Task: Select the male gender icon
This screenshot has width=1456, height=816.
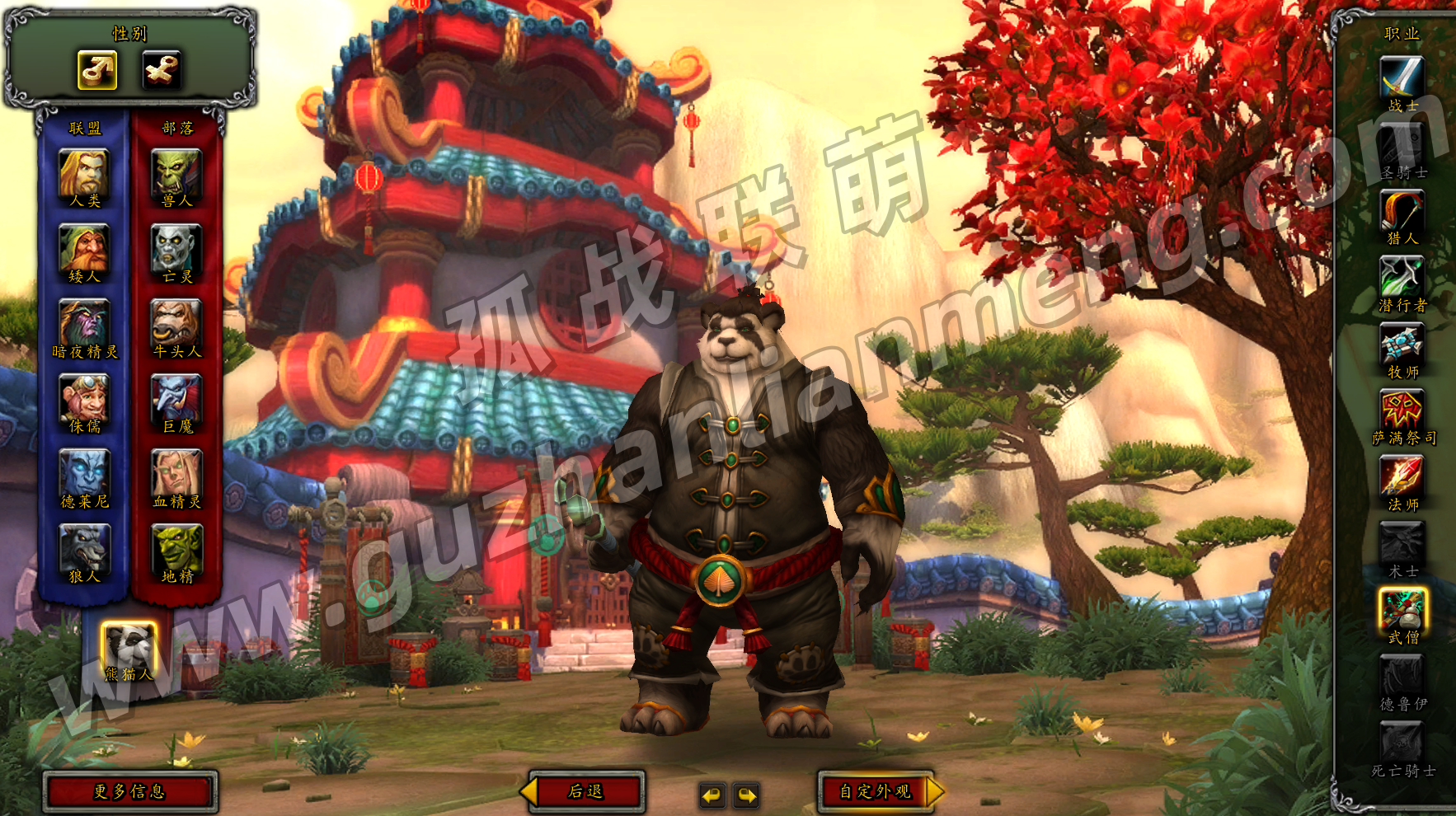Action: (x=97, y=70)
